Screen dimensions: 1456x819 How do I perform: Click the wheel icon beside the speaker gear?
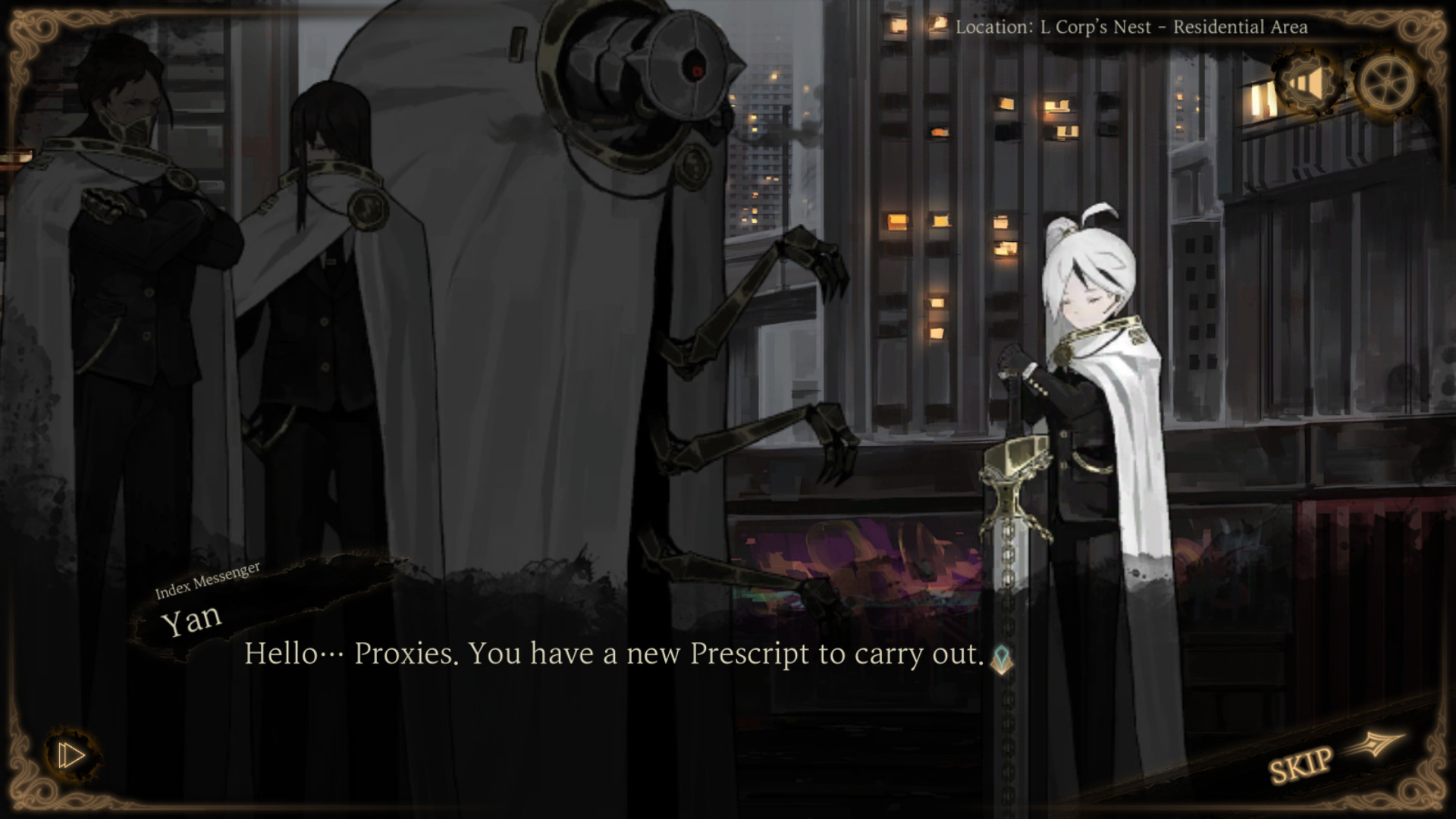(x=1386, y=82)
